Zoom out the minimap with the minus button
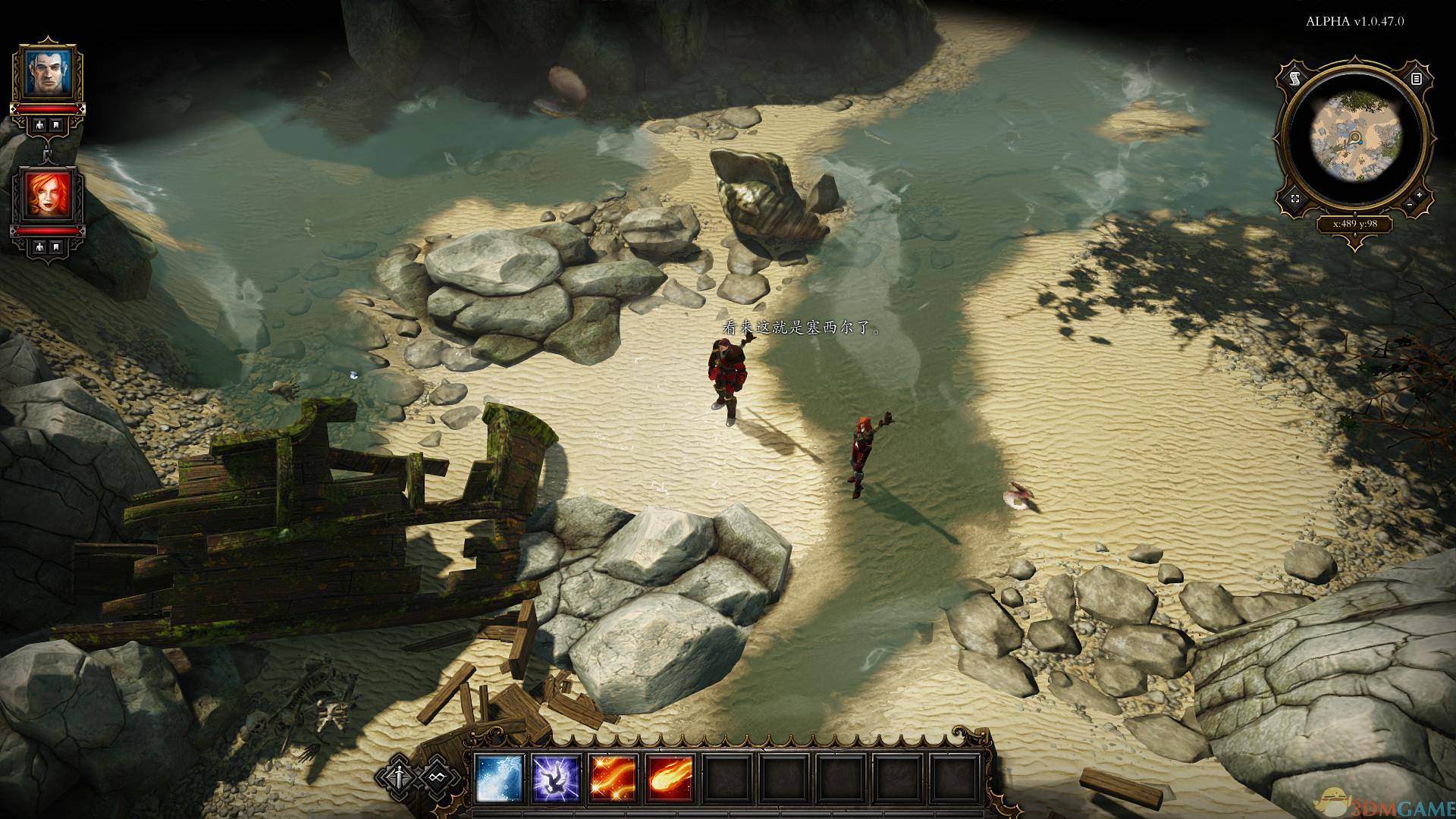Viewport: 1456px width, 819px height. point(1408,205)
